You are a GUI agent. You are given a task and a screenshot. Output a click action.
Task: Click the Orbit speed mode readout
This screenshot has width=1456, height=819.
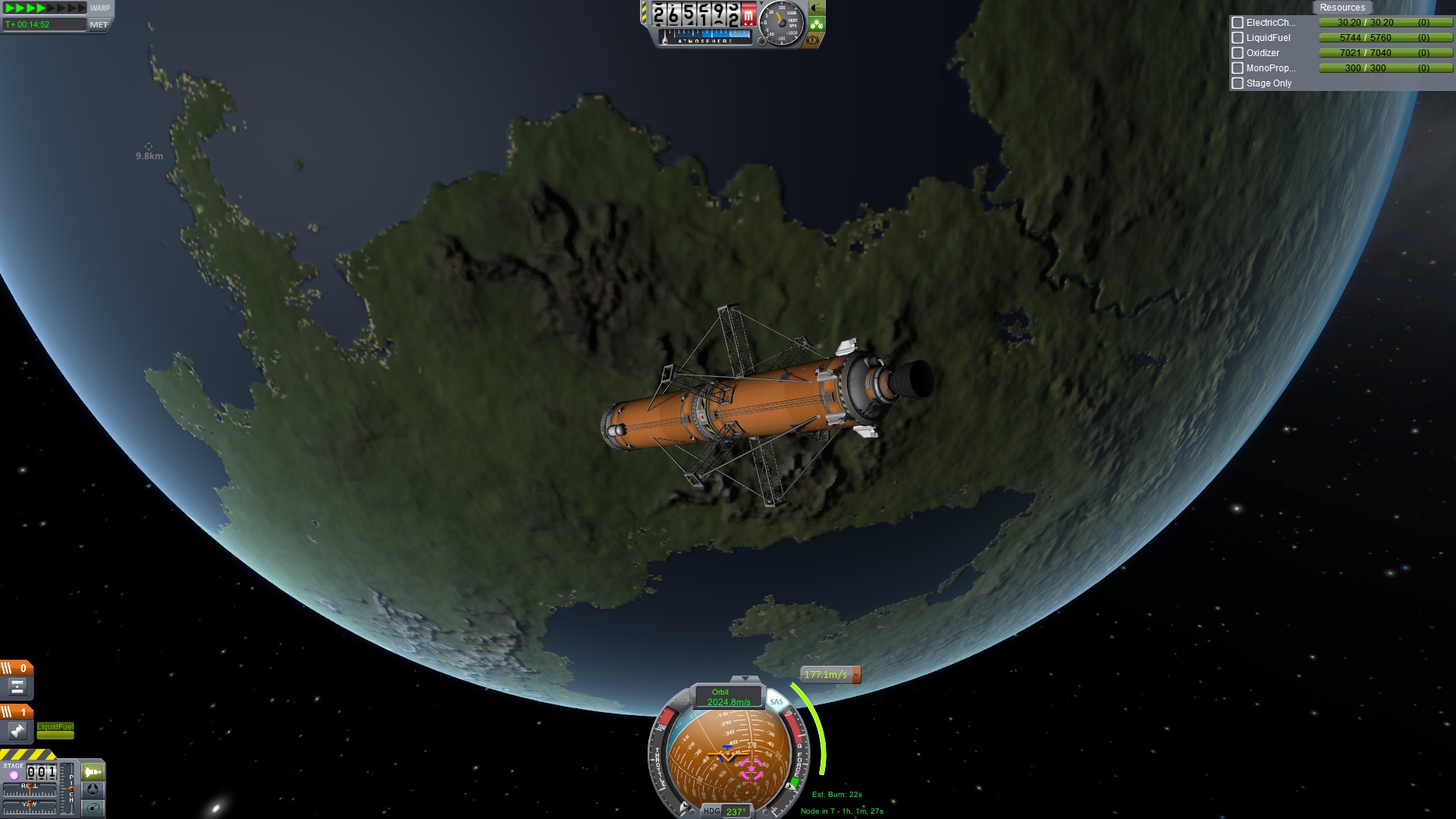coord(726,697)
